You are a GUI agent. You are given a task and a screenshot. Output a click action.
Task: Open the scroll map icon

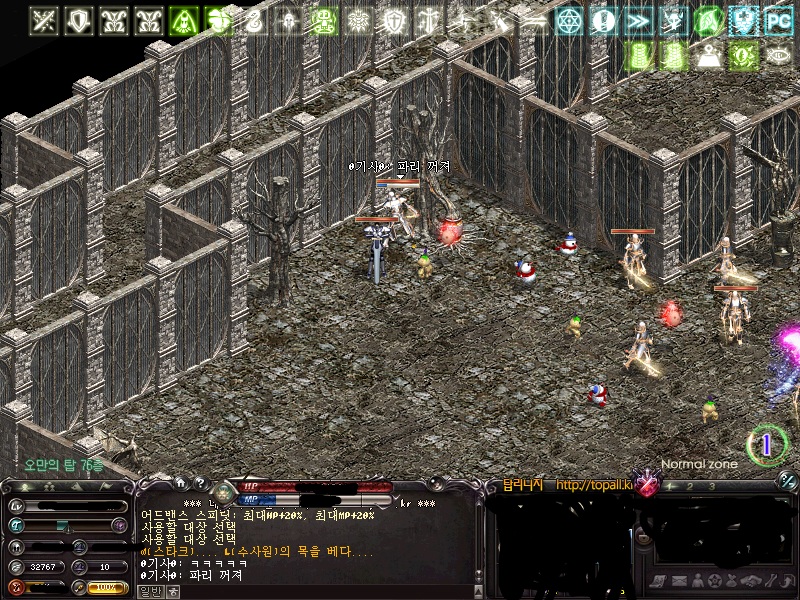pyautogui.click(x=657, y=581)
